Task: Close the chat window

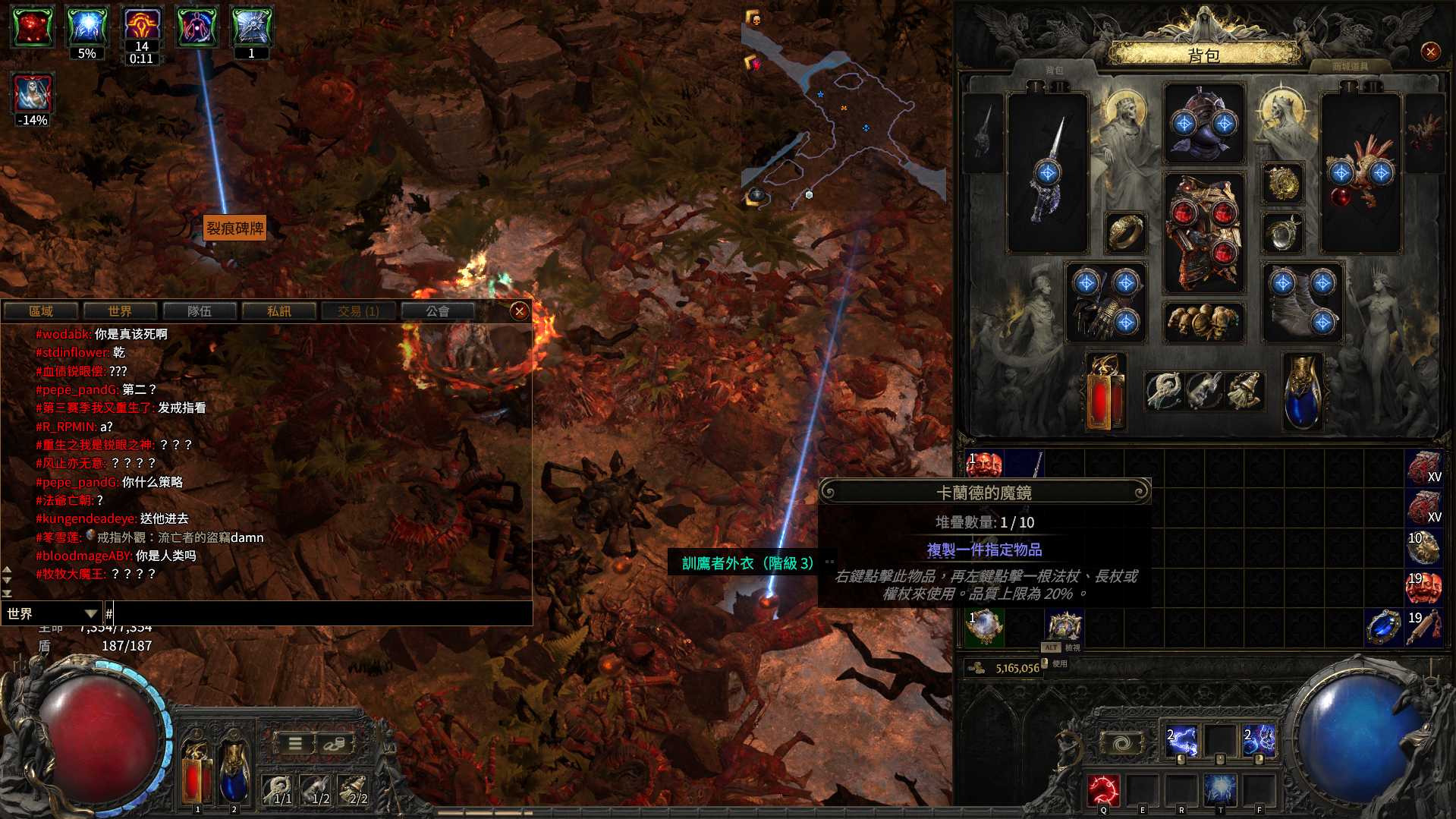Action: 520,310
